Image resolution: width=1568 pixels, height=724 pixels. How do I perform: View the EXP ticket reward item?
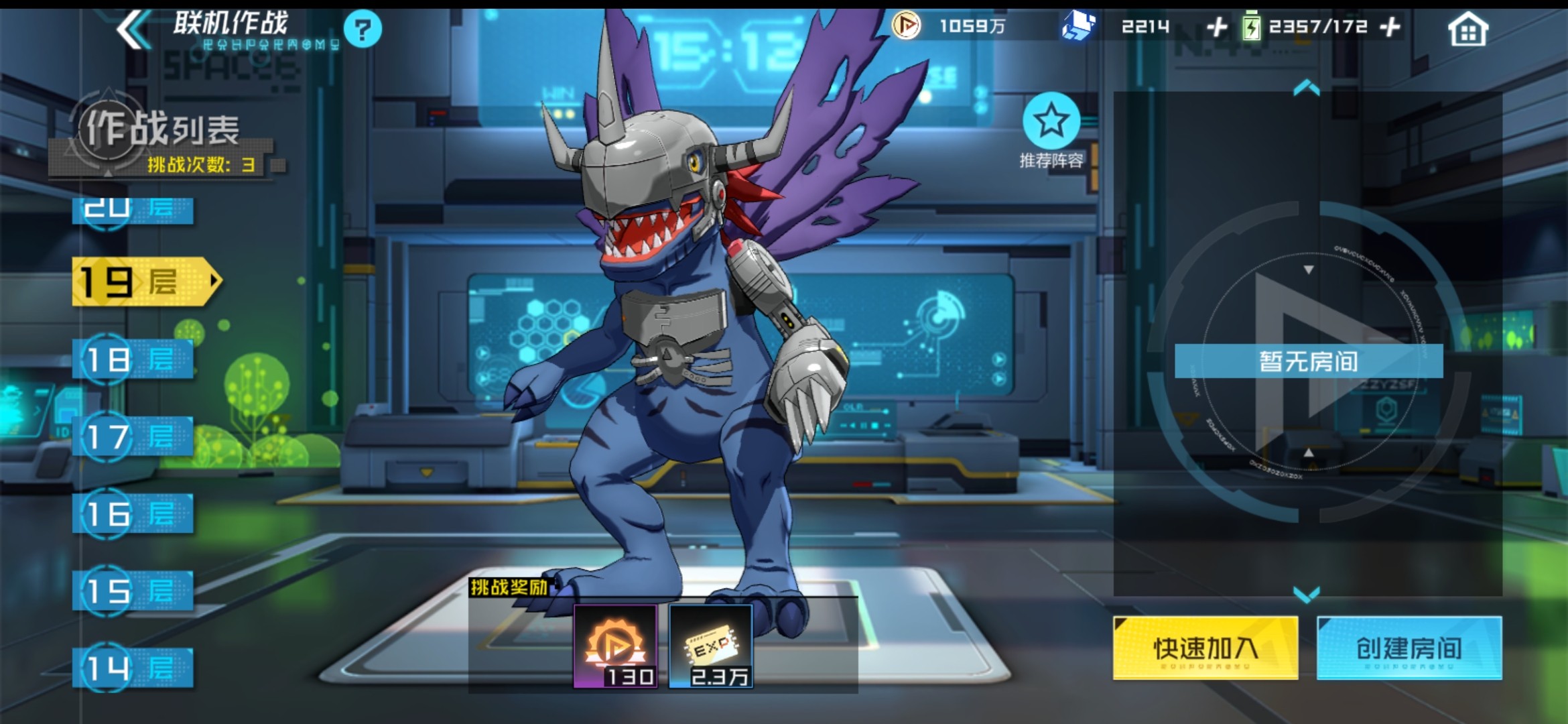coord(710,646)
